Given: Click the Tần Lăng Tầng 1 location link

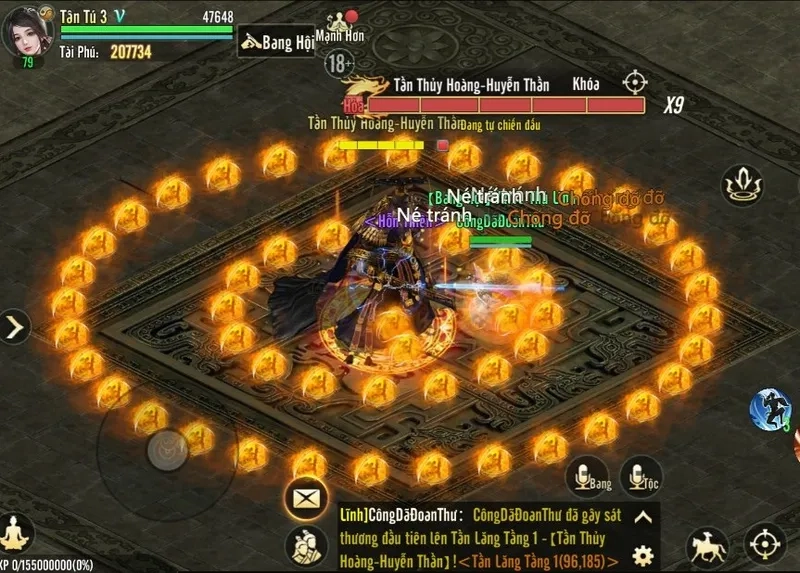Looking at the screenshot, I should (x=545, y=560).
